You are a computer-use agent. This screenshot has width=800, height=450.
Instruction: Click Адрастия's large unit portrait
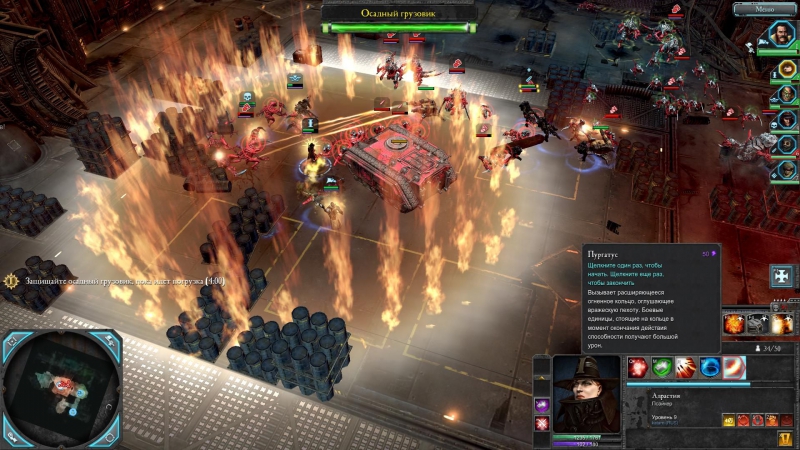586,393
